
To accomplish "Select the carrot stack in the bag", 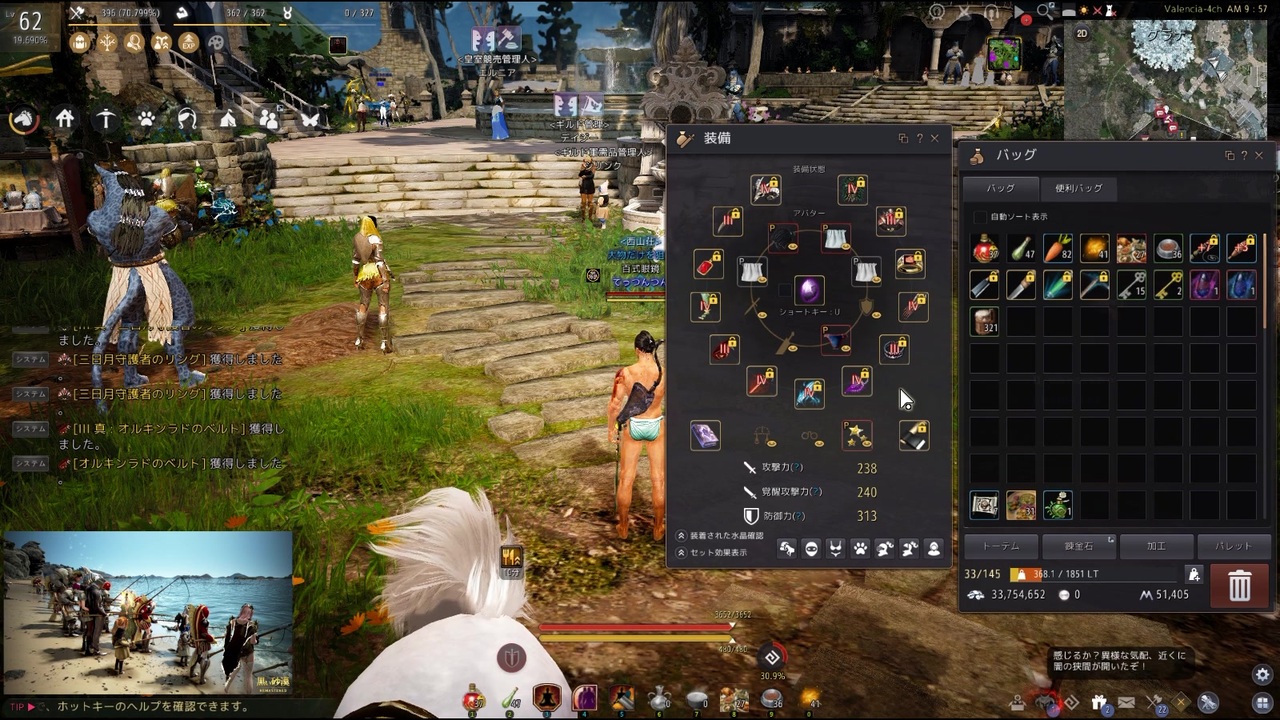I will pos(1057,248).
